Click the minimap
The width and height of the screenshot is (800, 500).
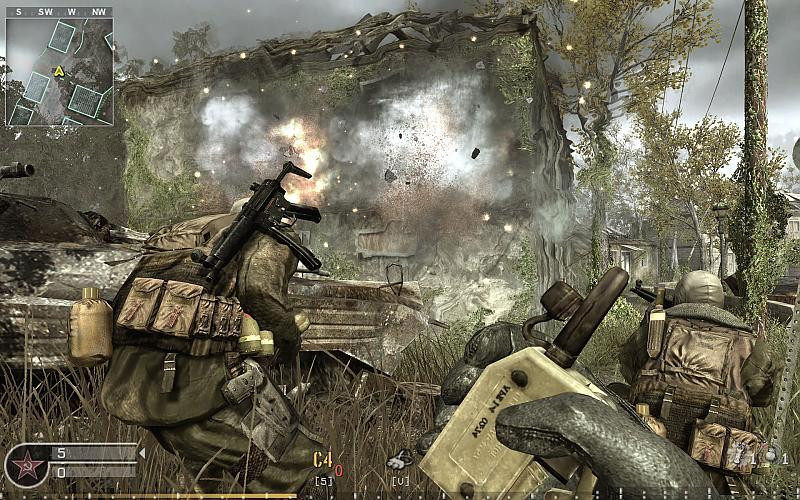(59, 72)
